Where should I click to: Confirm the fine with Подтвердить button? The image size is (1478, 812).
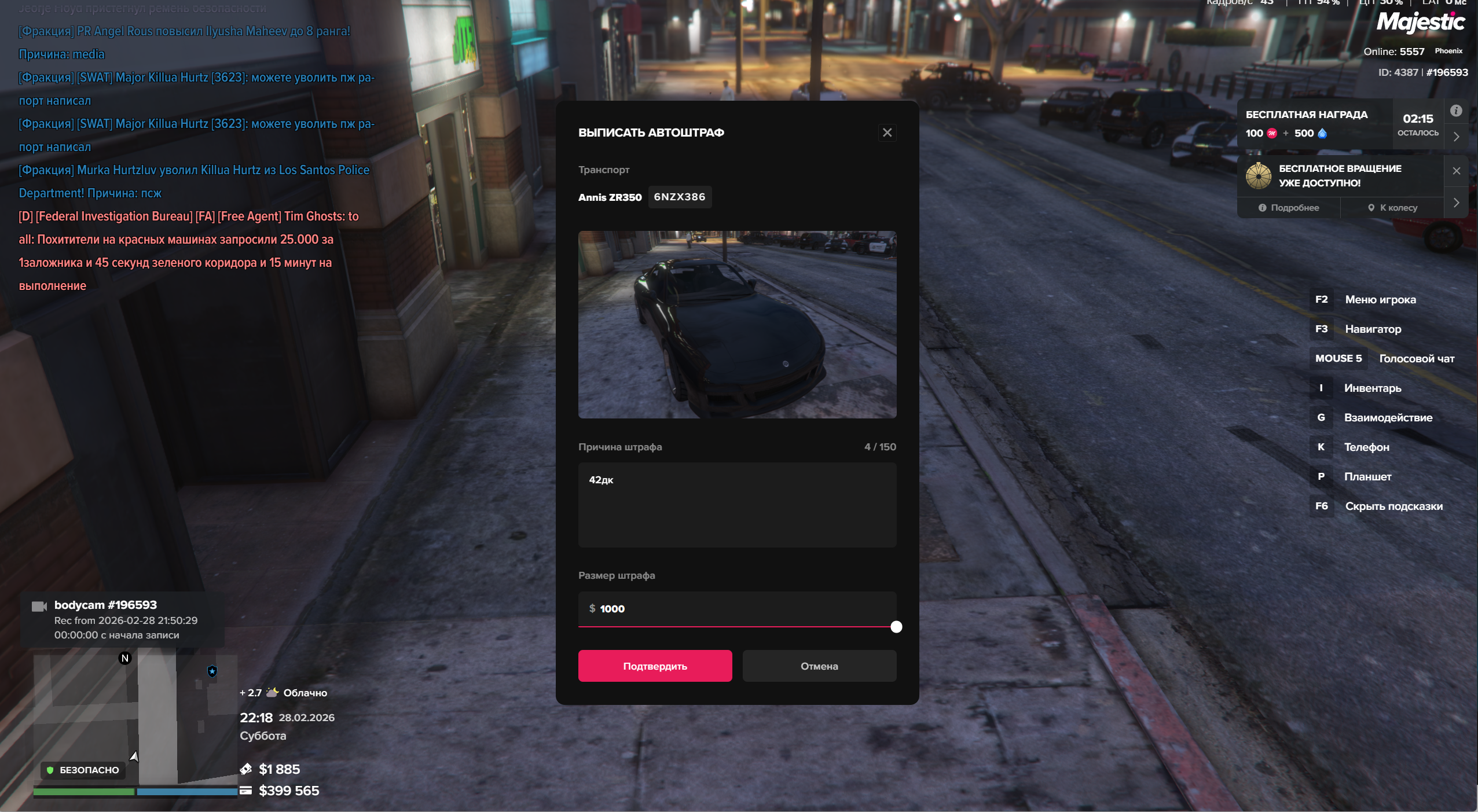[655, 666]
